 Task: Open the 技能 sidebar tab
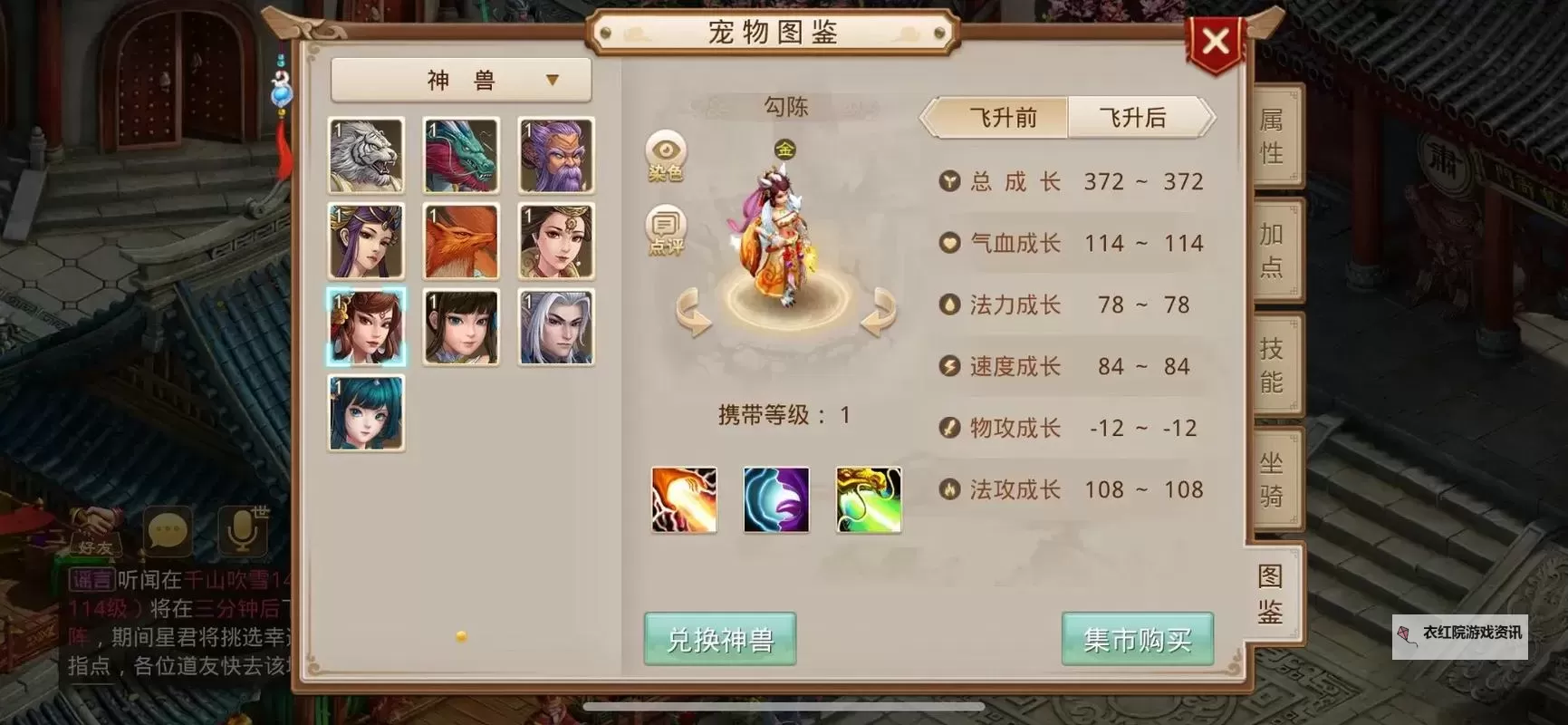[1272, 362]
